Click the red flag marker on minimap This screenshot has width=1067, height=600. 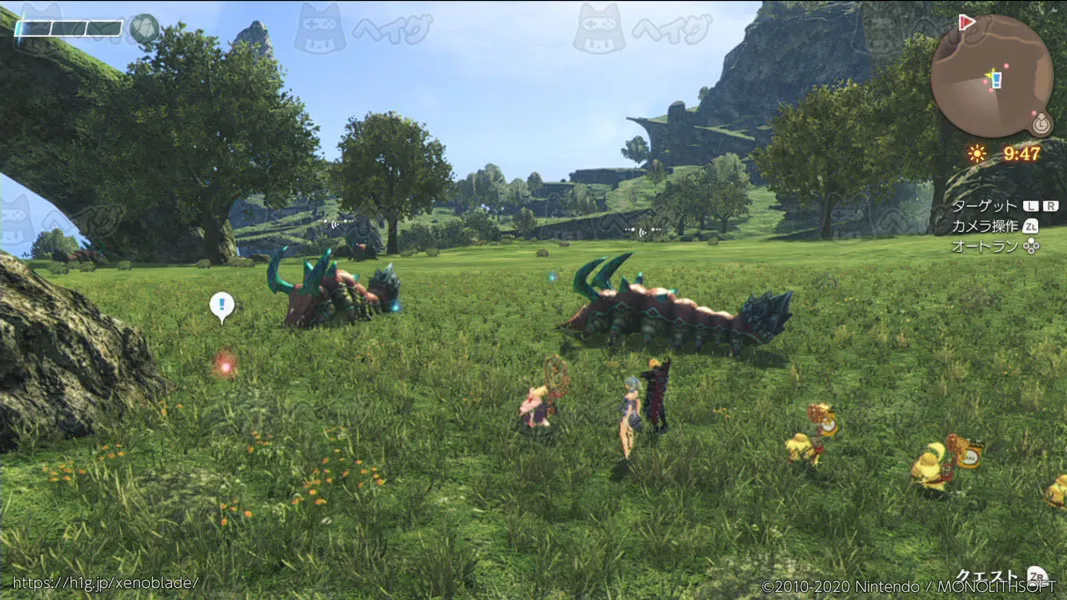click(x=967, y=23)
